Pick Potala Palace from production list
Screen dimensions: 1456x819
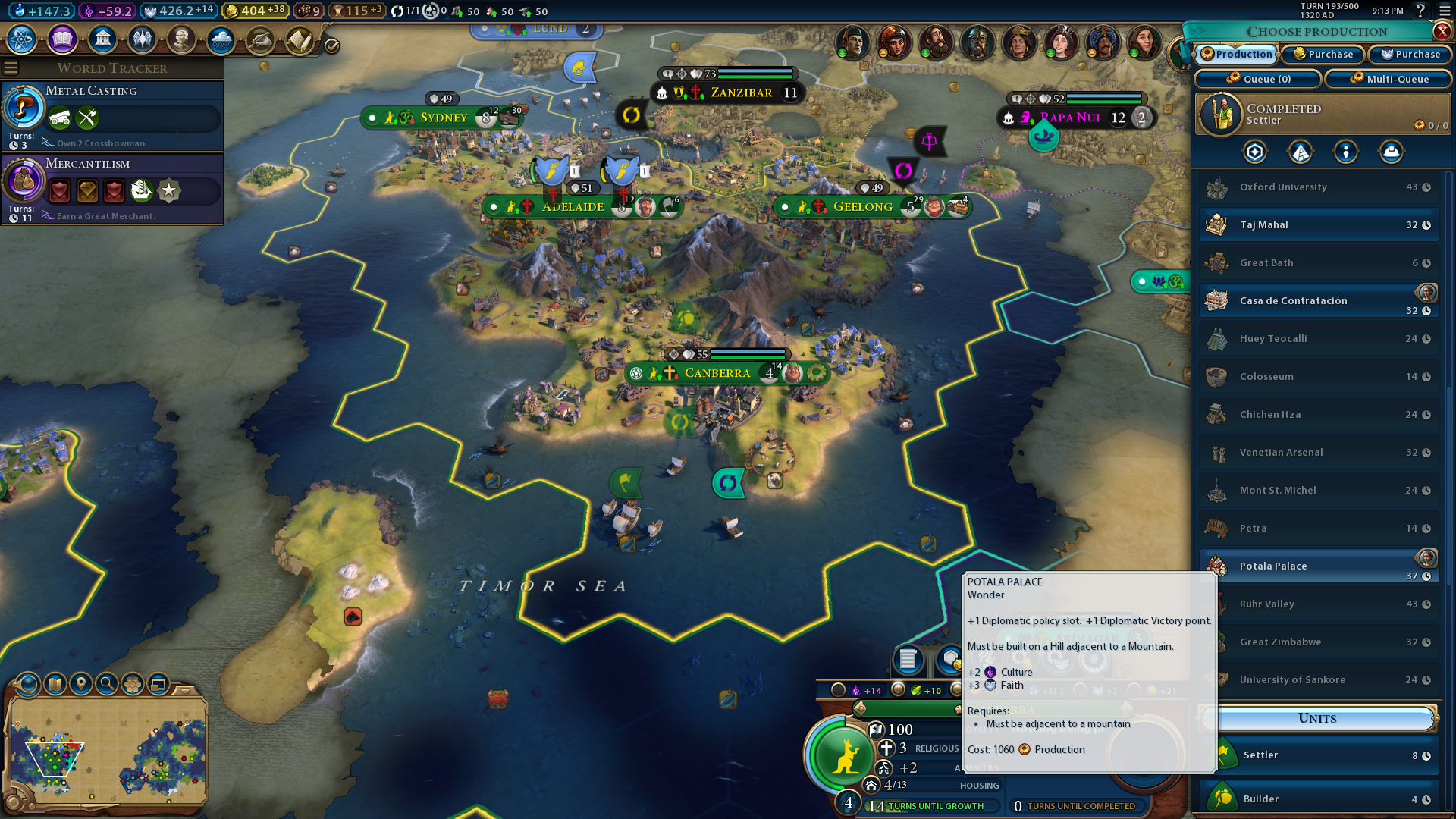tap(1319, 566)
